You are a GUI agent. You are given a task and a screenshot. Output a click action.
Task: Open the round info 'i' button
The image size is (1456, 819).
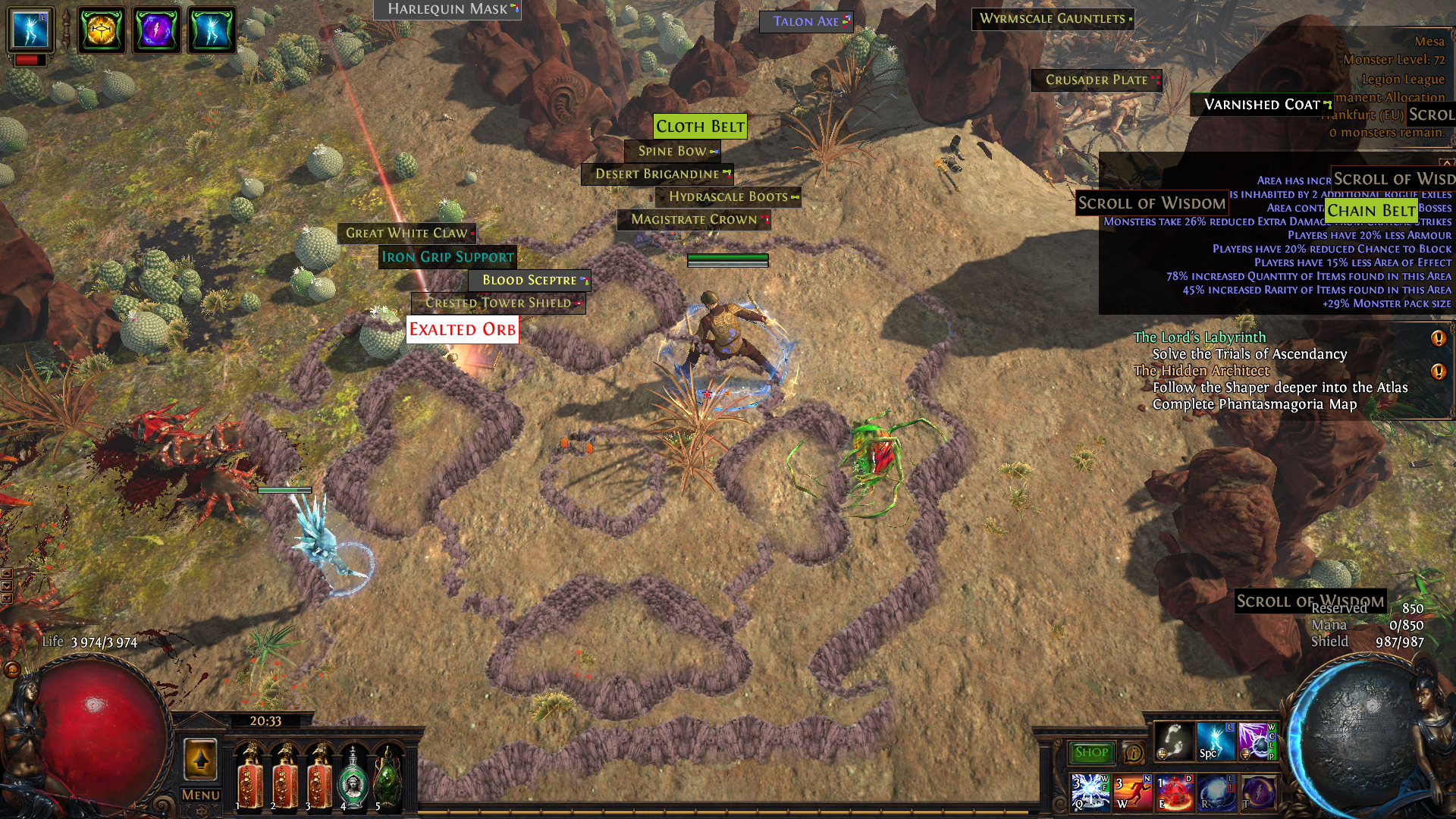pyautogui.click(x=1134, y=753)
